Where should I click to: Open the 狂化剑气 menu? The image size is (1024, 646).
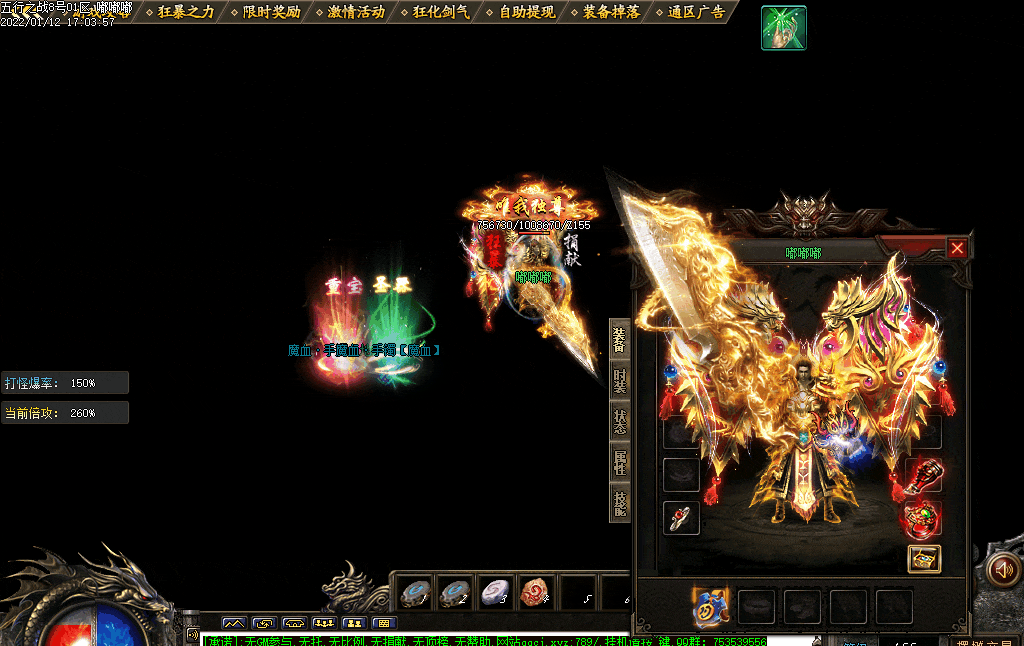[441, 12]
